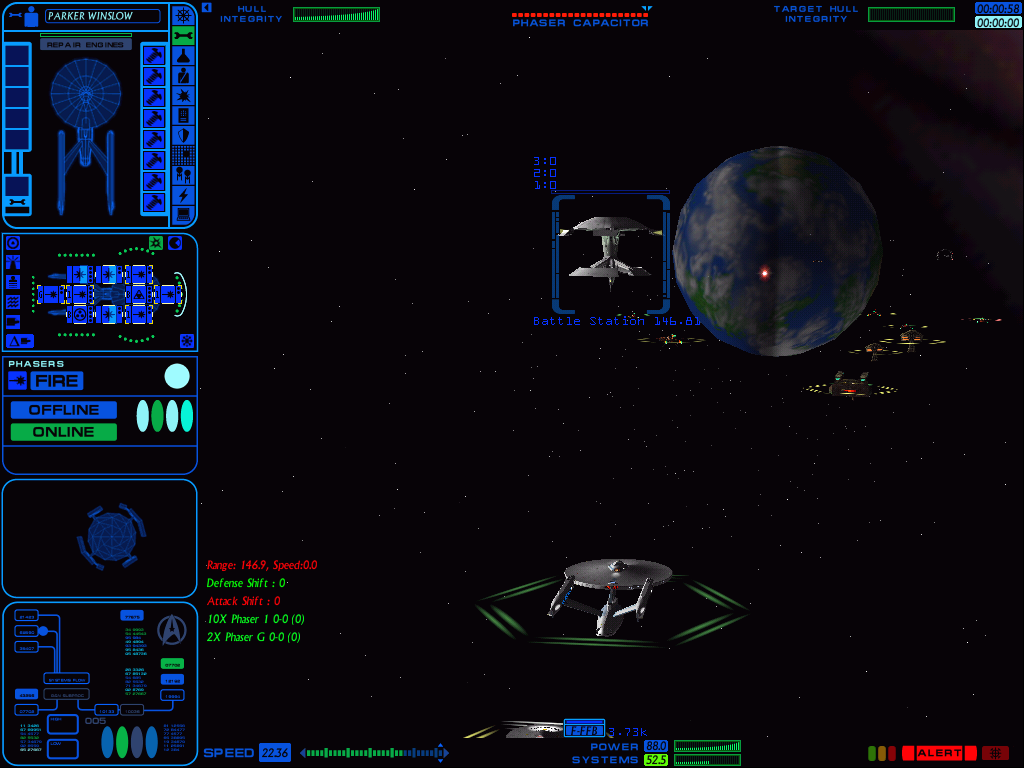
Task: Open the helm wheel station tab
Action: 182,15
